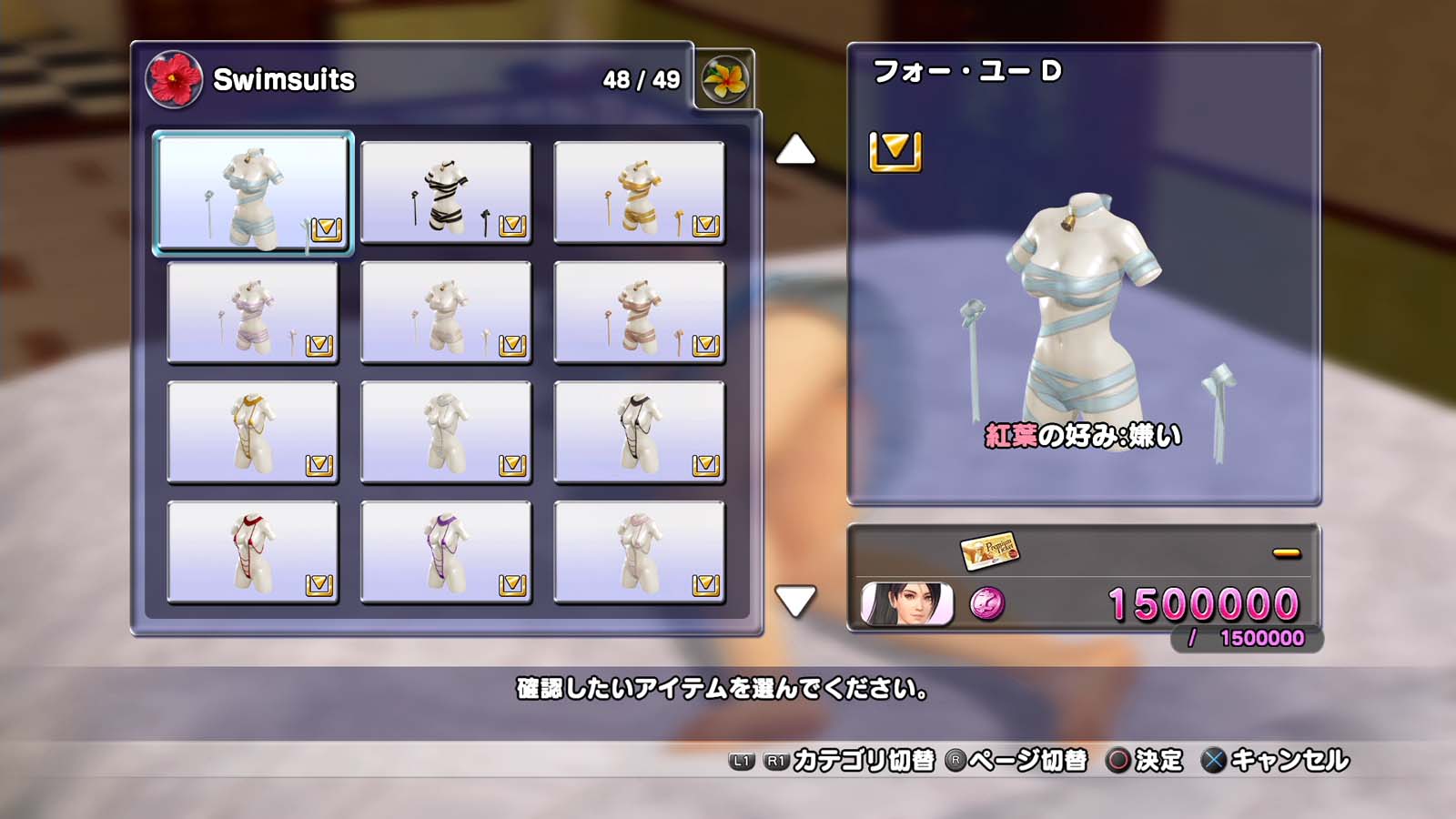Click the Momiji character portrait
Screen dimensions: 1456x819
click(x=907, y=604)
